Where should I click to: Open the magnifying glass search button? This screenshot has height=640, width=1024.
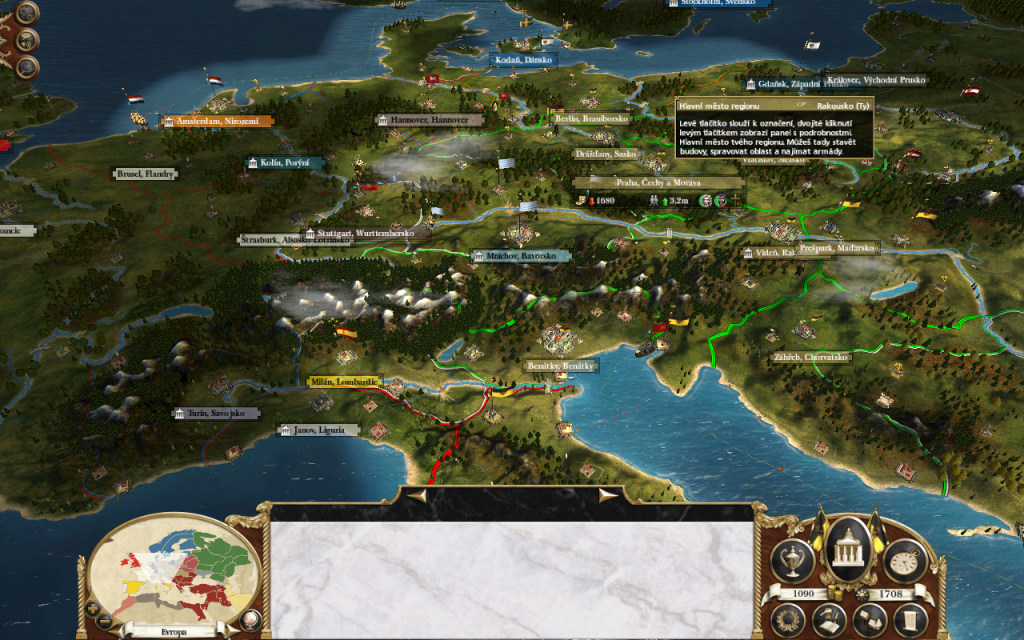(27, 67)
